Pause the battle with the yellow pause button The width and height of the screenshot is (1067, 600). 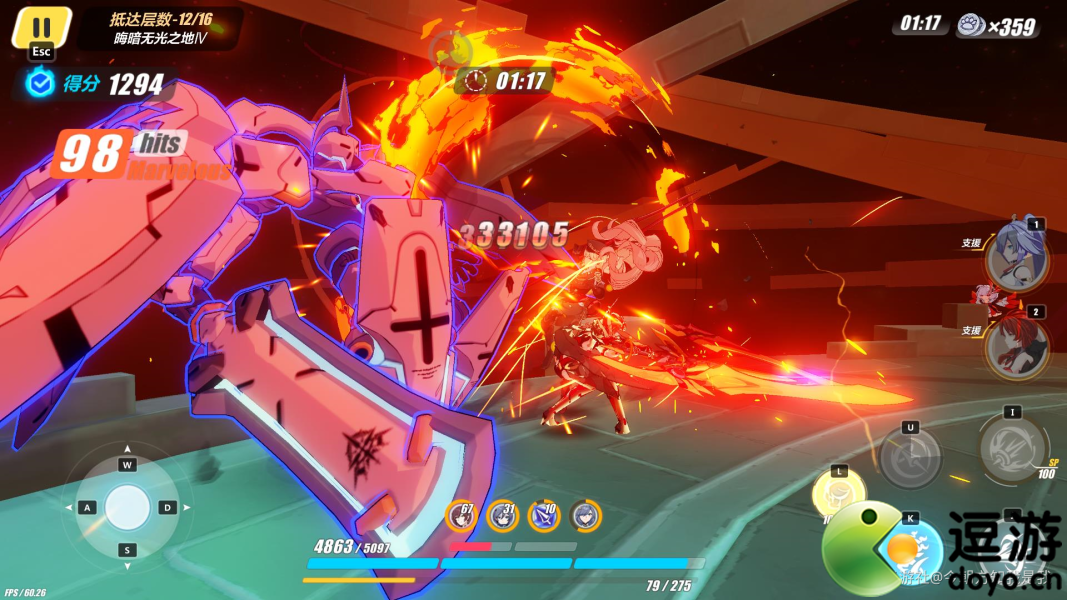pos(41,27)
